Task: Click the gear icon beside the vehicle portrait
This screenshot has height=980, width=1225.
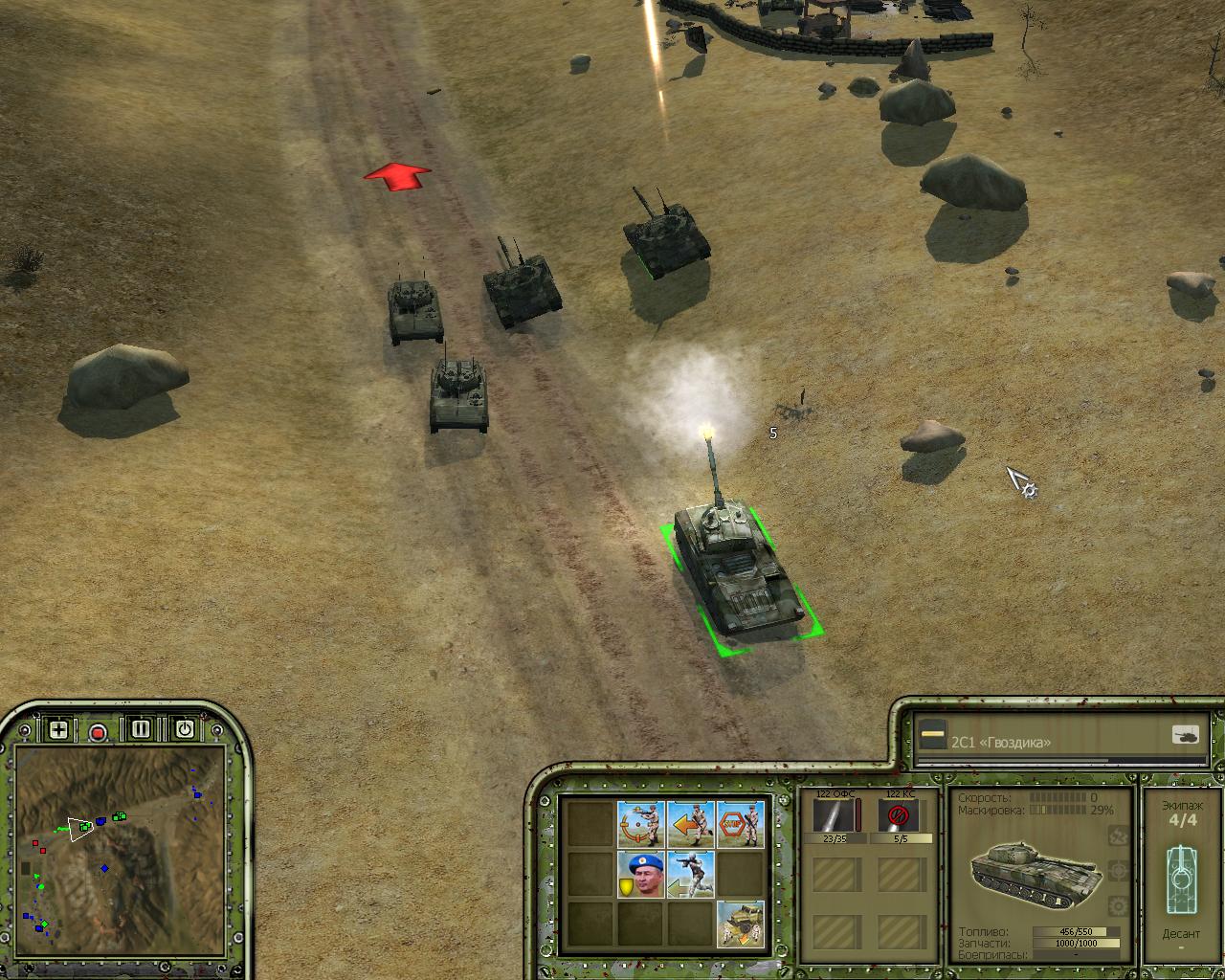Action: [1117, 905]
